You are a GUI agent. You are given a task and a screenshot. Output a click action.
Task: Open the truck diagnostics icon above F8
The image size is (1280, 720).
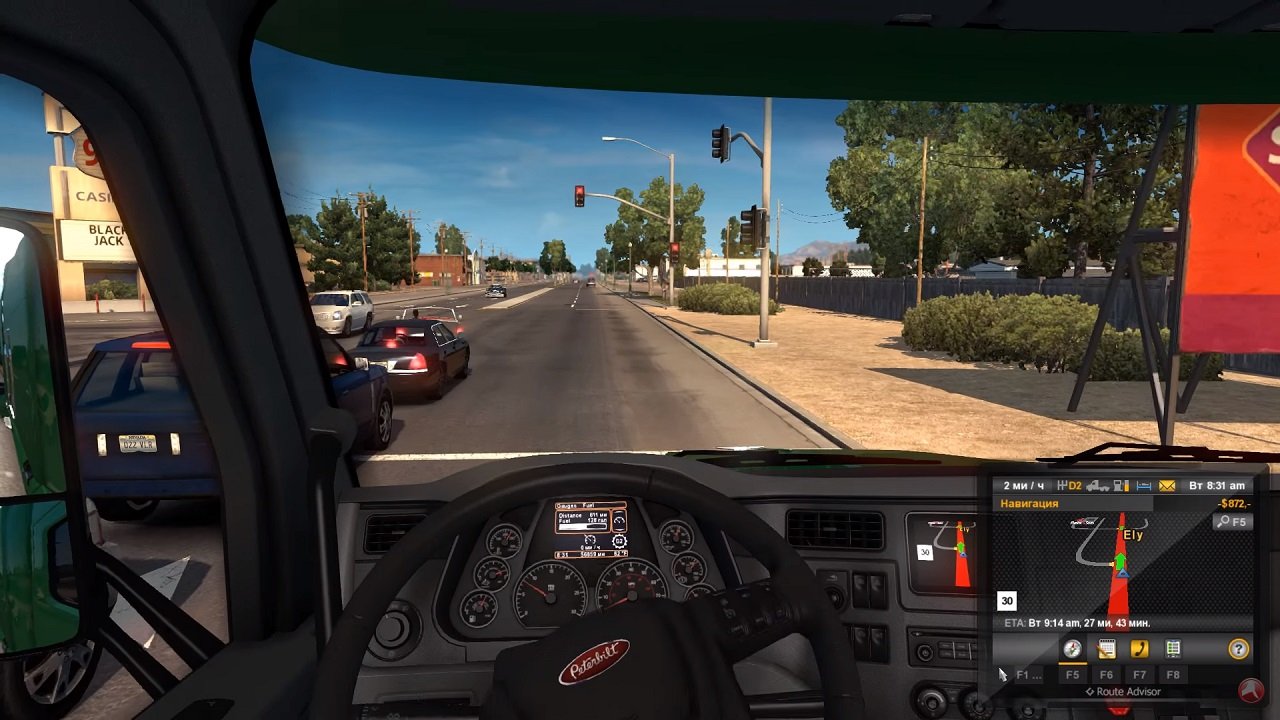(x=1171, y=648)
